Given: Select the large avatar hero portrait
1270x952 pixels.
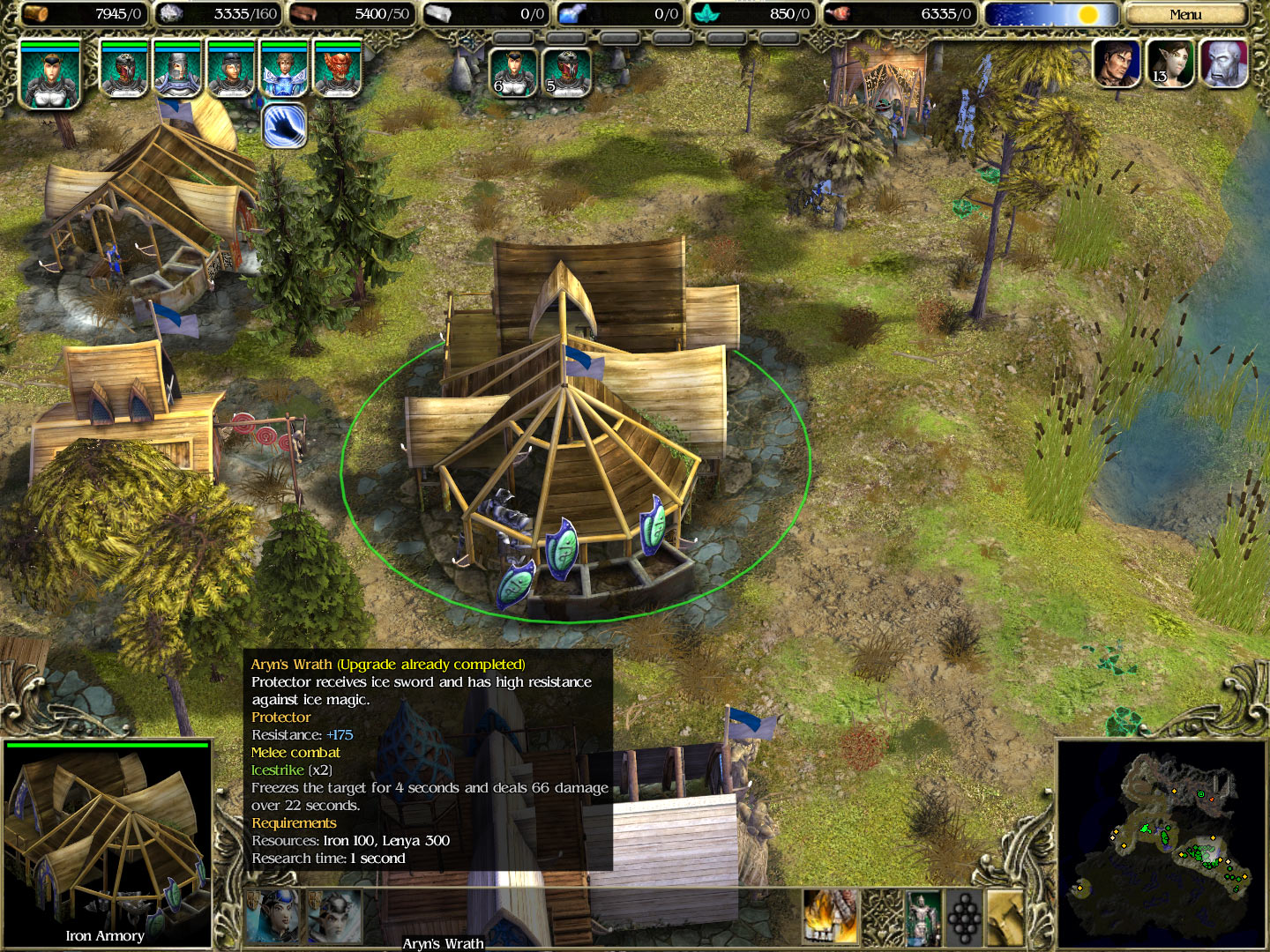Looking at the screenshot, I should point(50,75).
